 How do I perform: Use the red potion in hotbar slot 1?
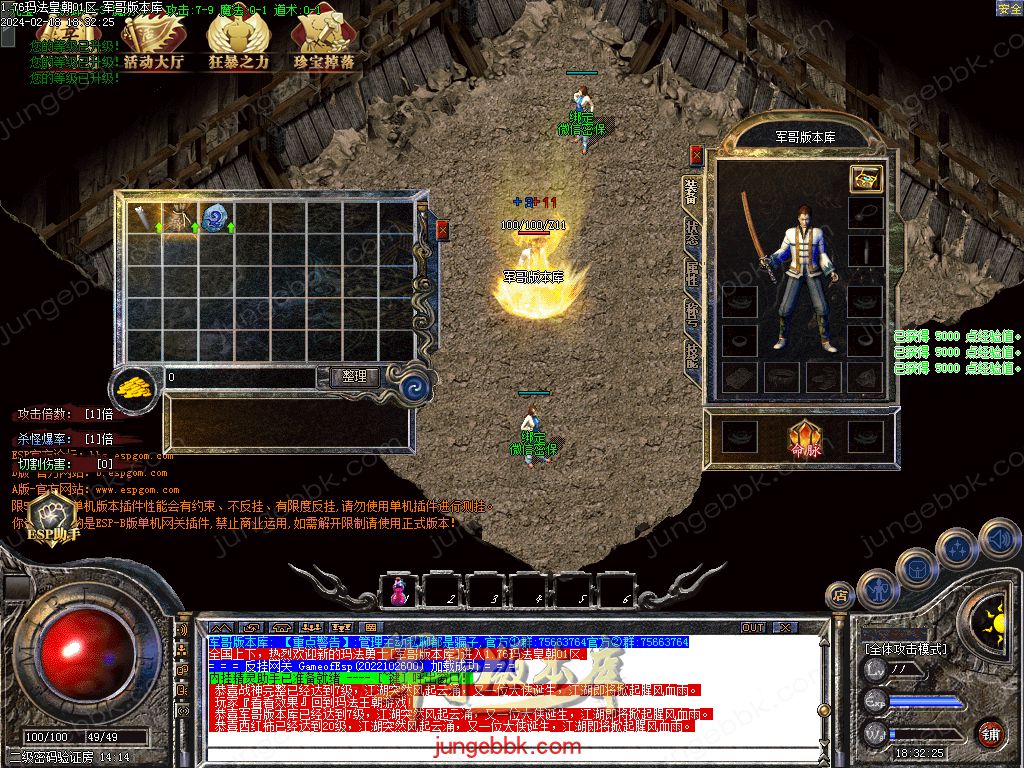pos(400,590)
